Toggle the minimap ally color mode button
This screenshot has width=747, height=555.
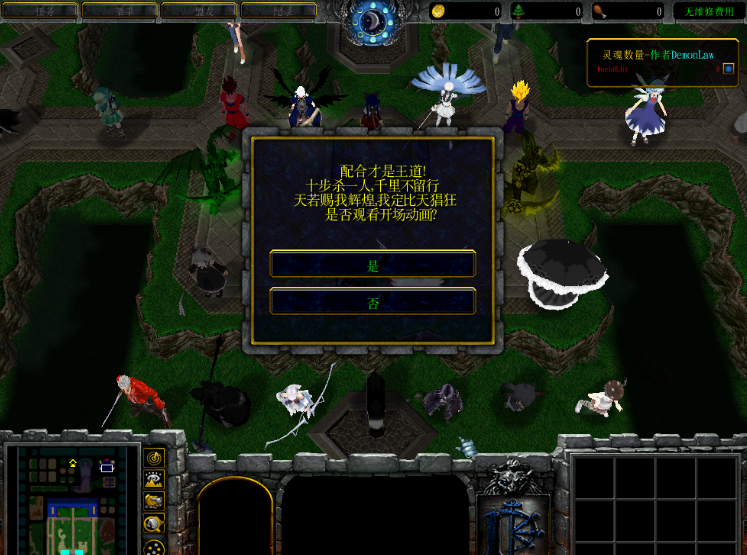pos(154,502)
